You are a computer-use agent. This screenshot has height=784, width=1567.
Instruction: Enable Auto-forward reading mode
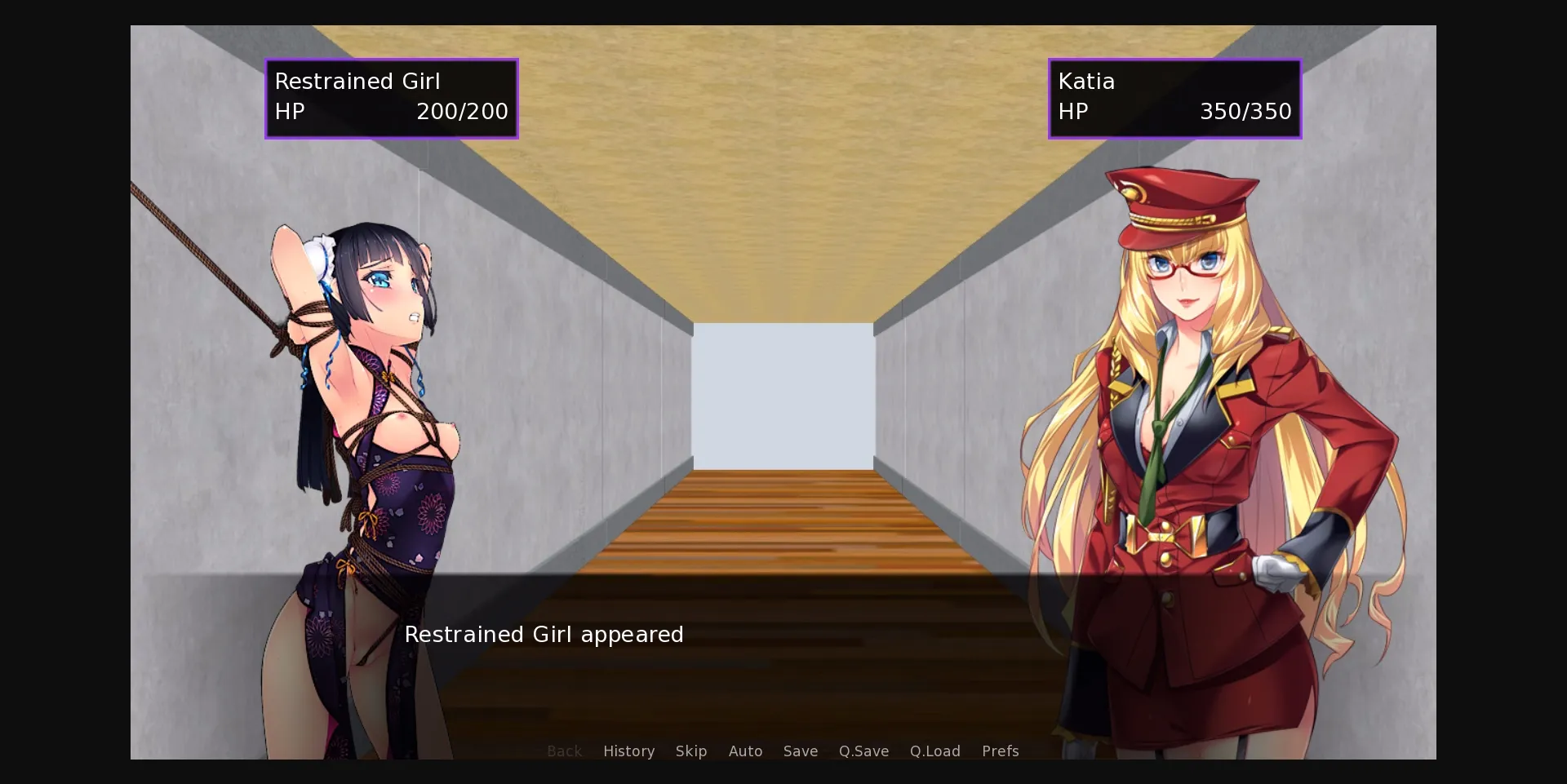(x=745, y=751)
